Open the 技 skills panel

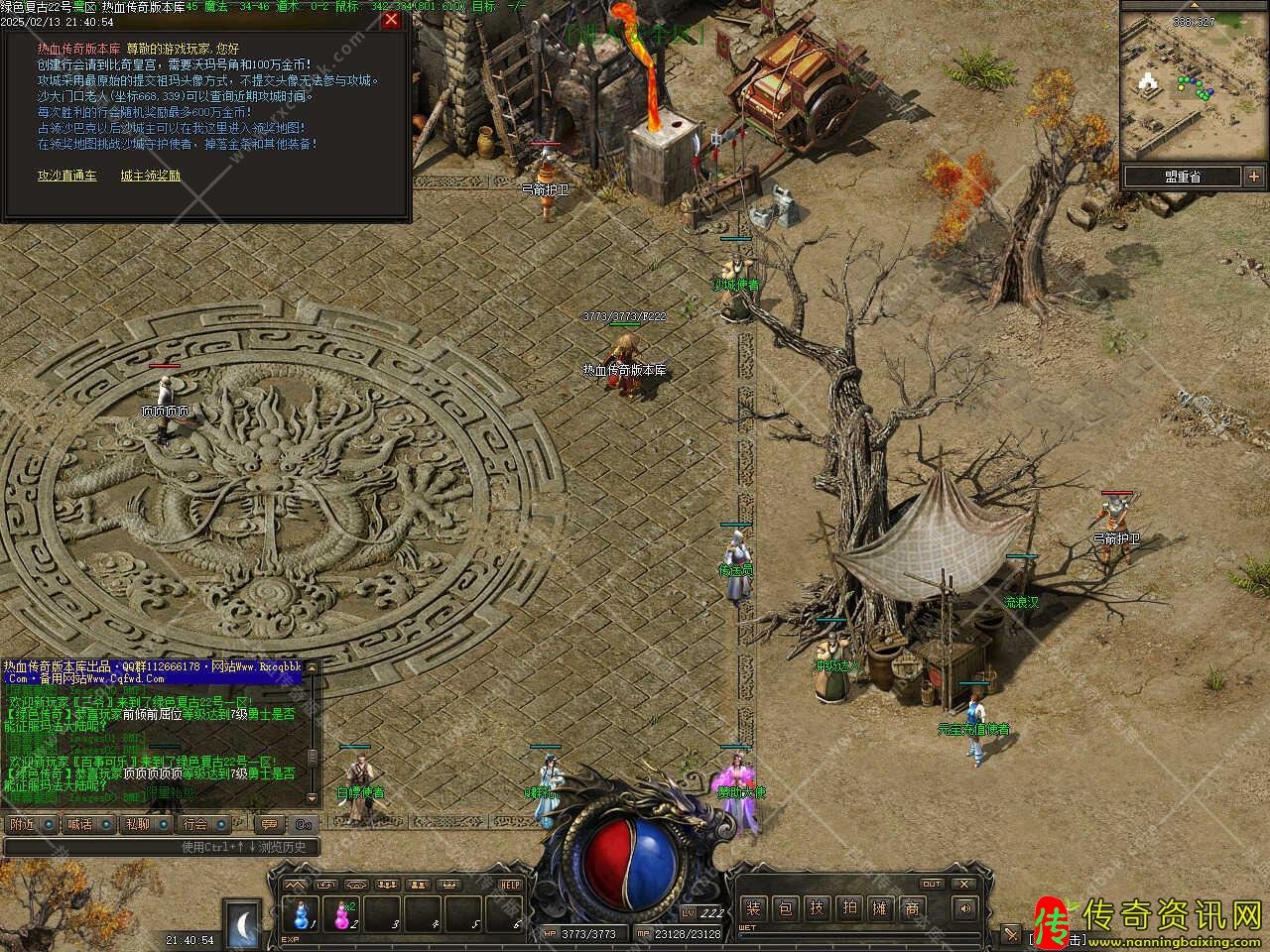tap(818, 908)
